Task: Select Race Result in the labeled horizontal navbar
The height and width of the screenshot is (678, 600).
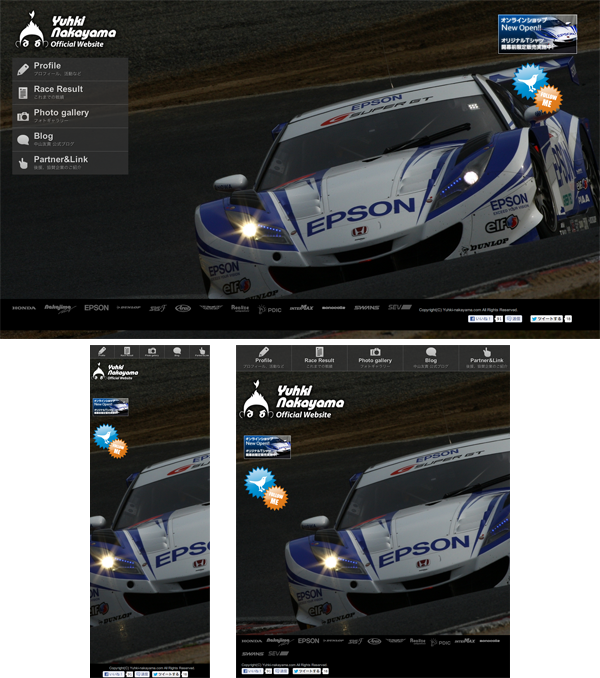Action: (x=319, y=357)
